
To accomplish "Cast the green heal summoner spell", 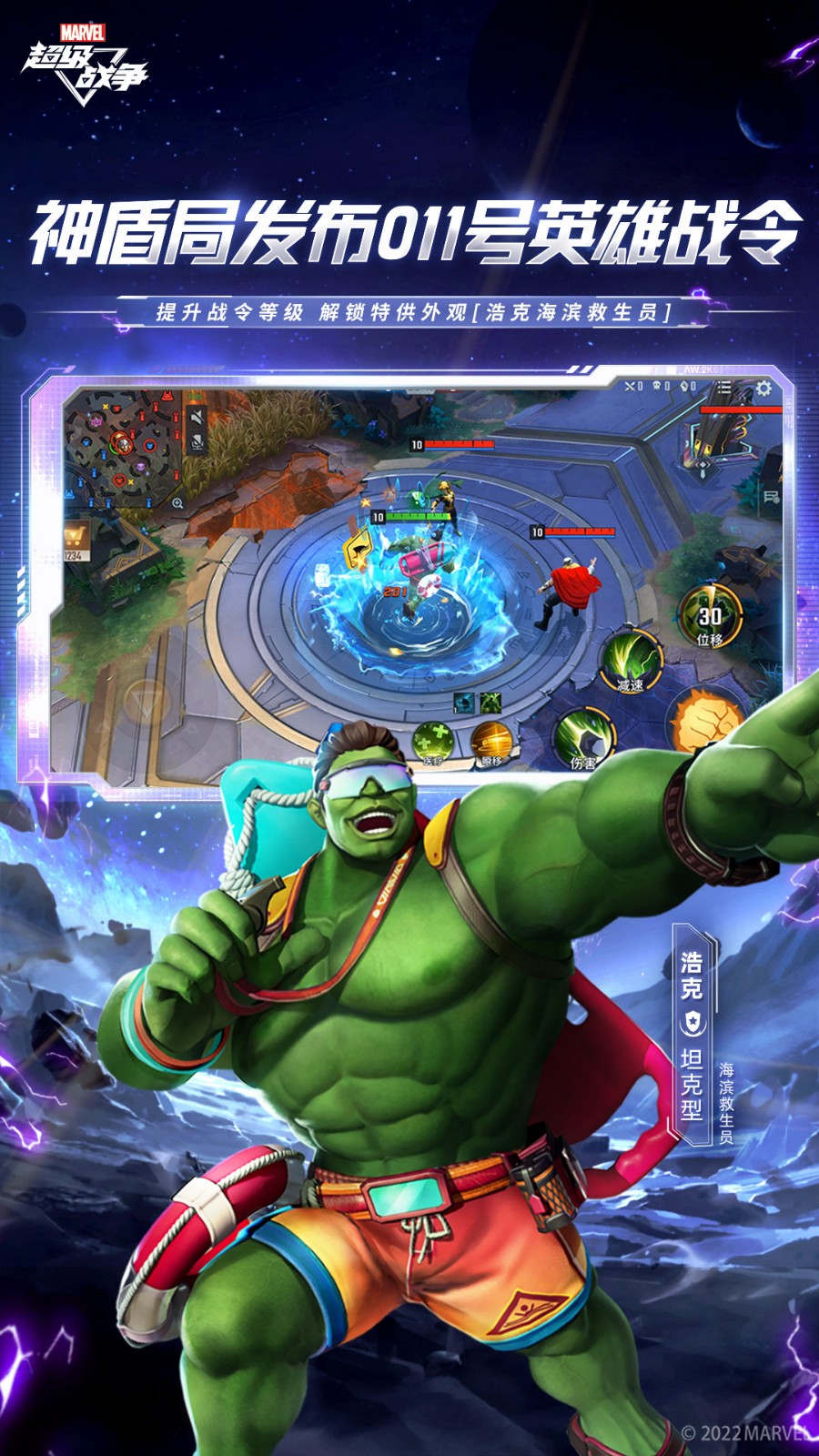I will (432, 740).
